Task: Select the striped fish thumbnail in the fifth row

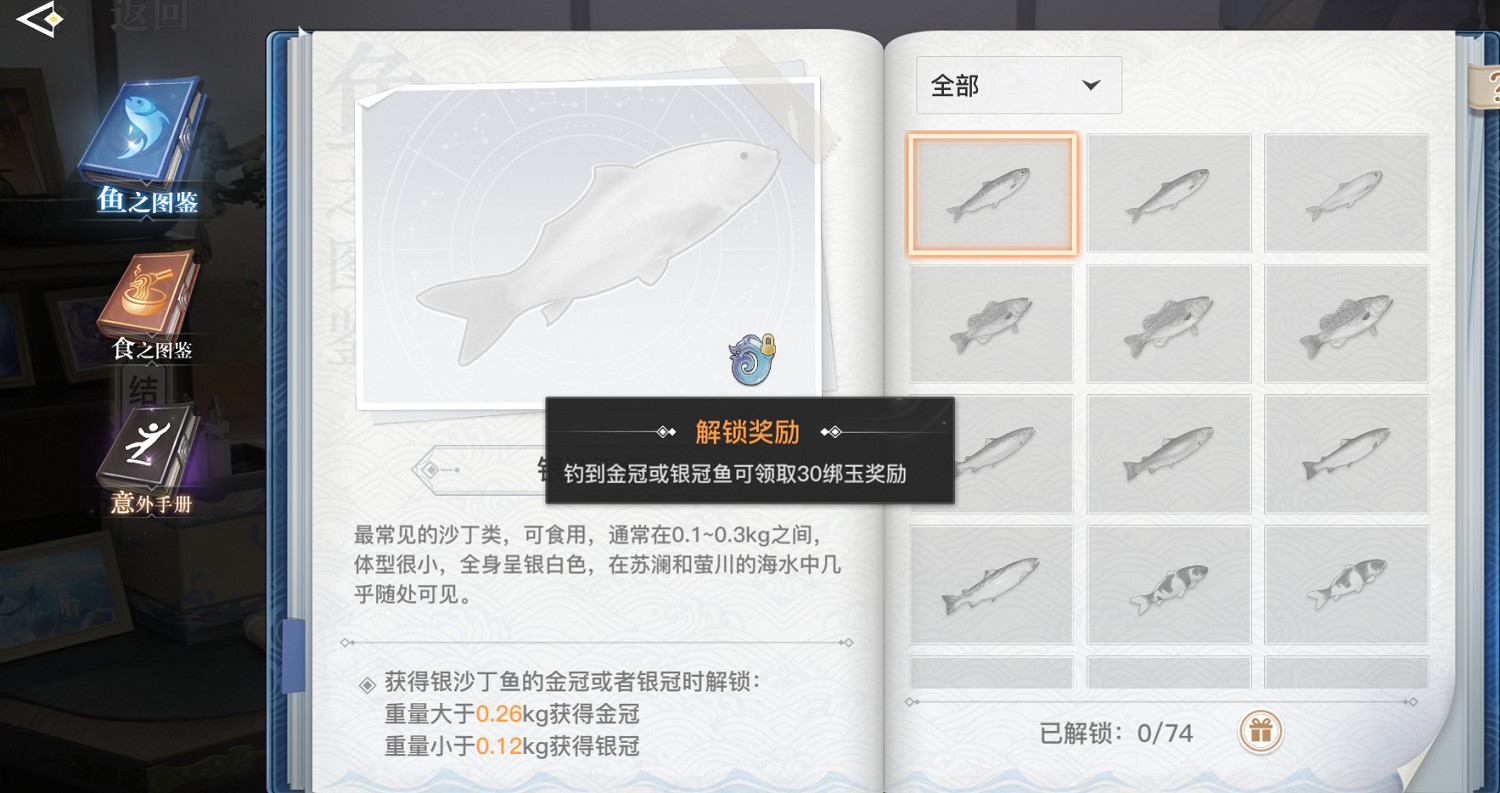Action: [x=1169, y=583]
